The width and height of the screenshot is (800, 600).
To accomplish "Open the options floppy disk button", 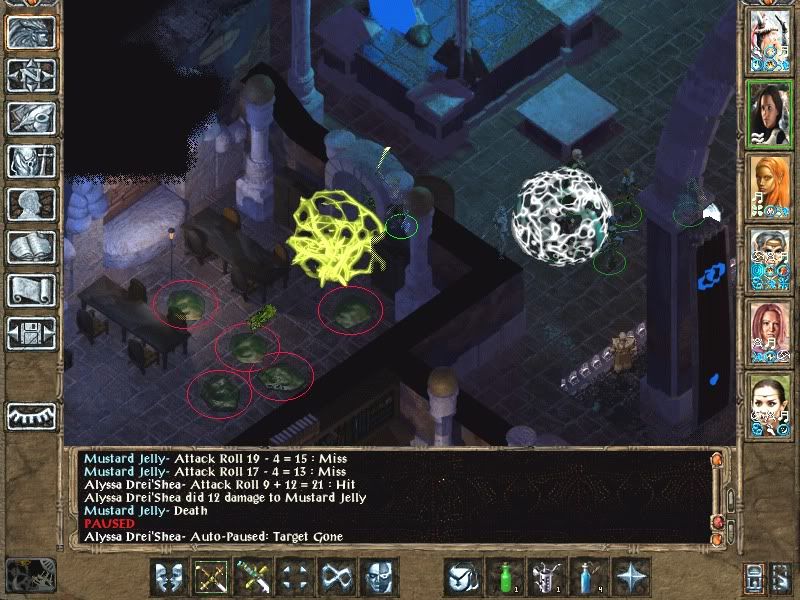I will [32, 333].
